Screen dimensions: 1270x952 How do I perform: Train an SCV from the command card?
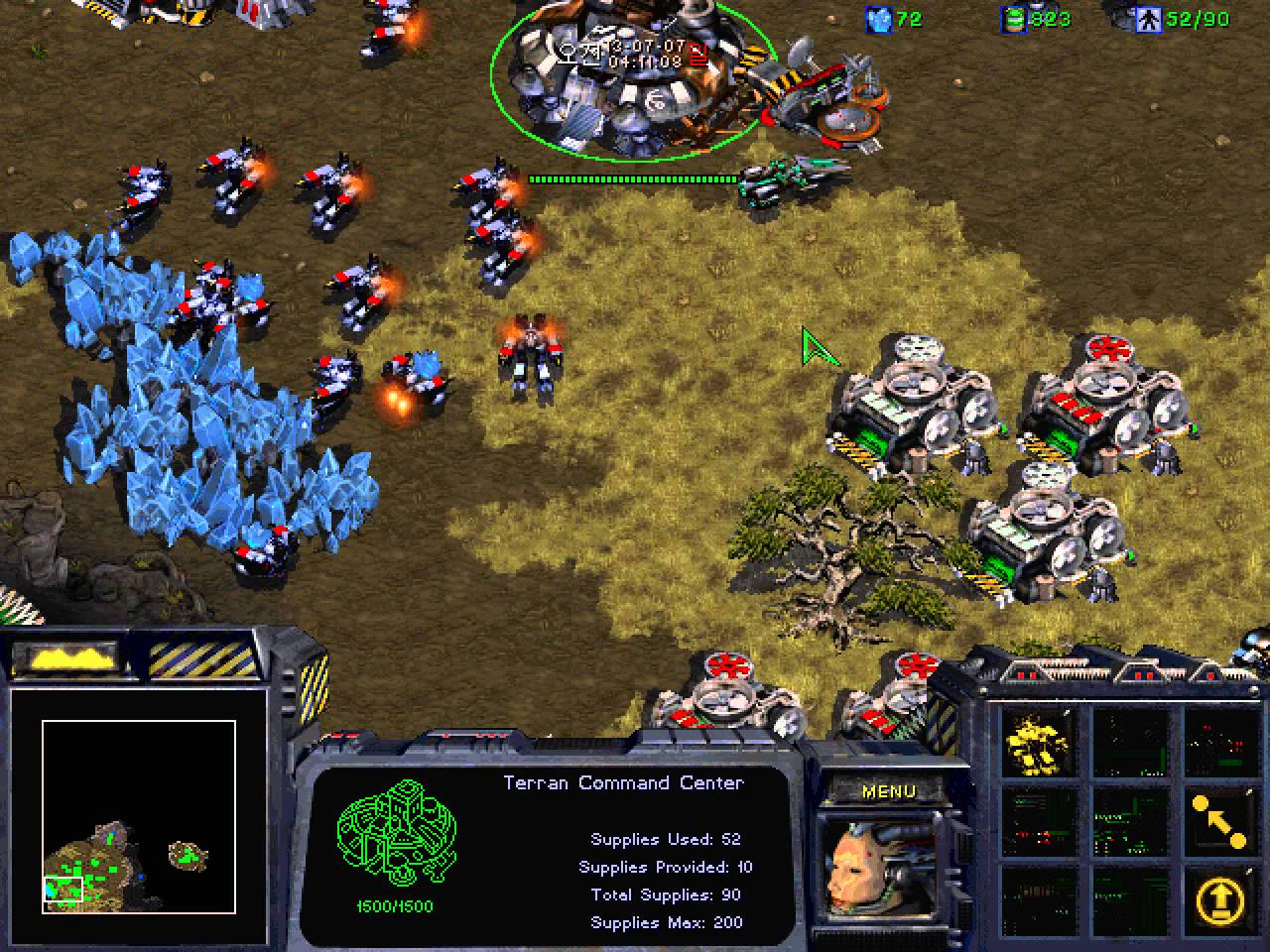[x=1037, y=741]
